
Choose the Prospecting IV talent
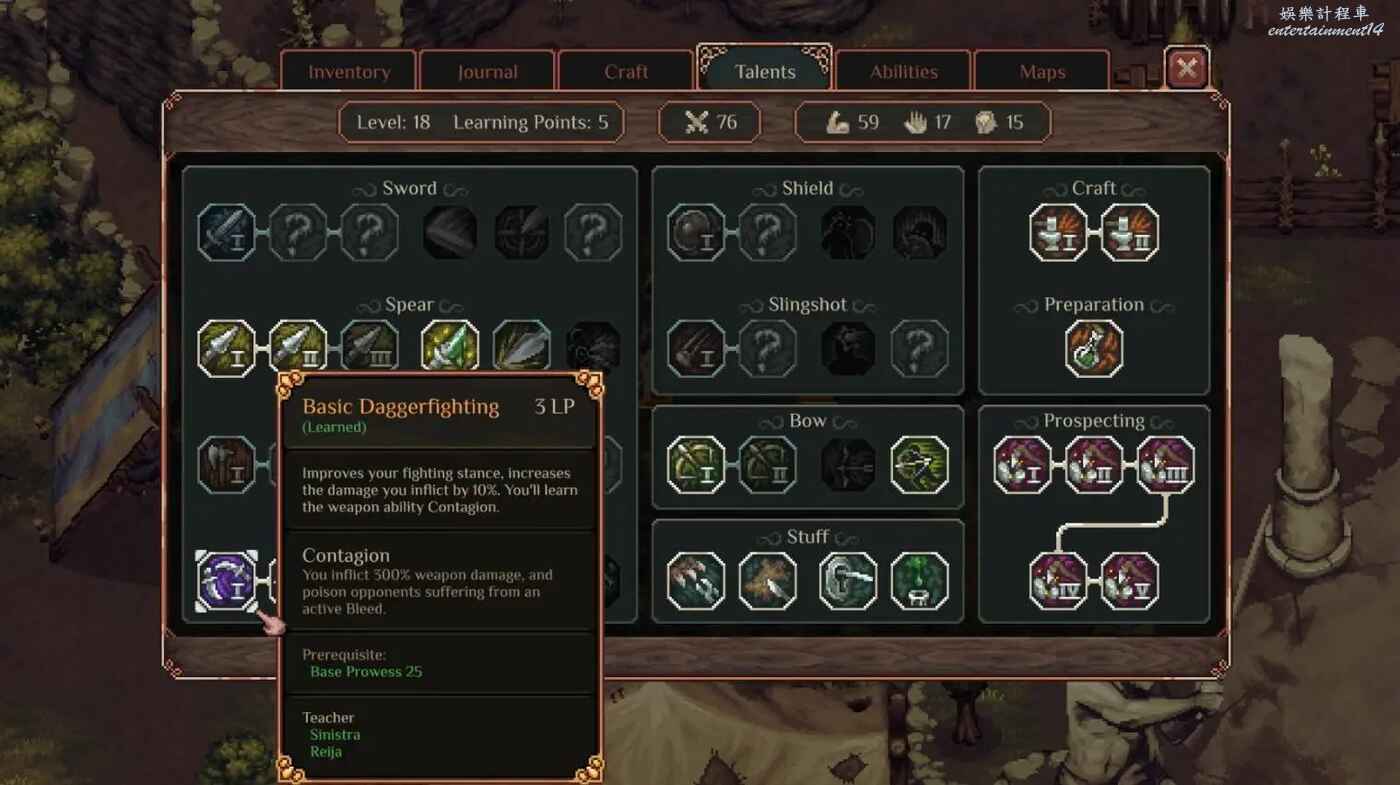tap(1058, 581)
